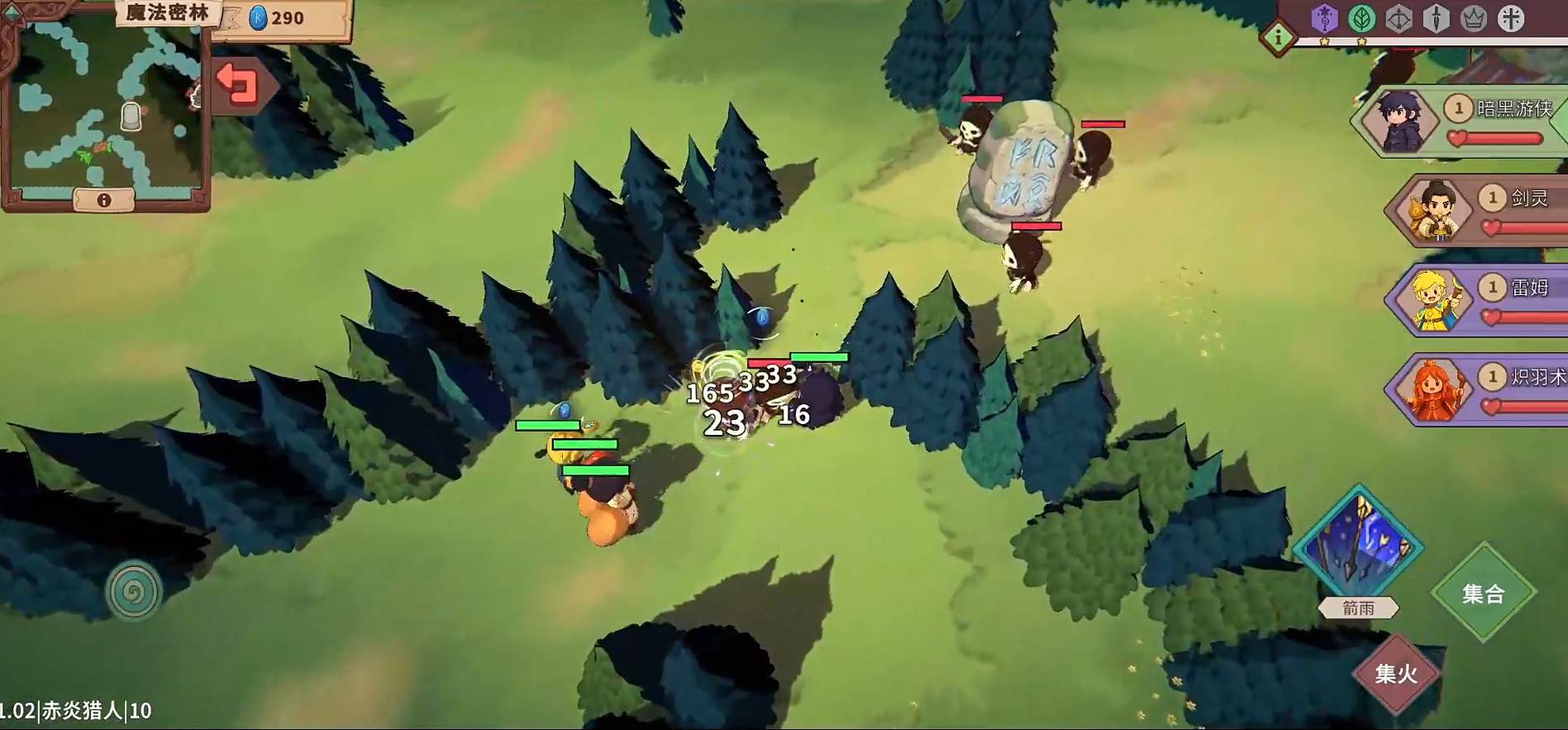Screen dimensions: 1568x730
Task: Click the red back arrow button
Action: pos(238,85)
